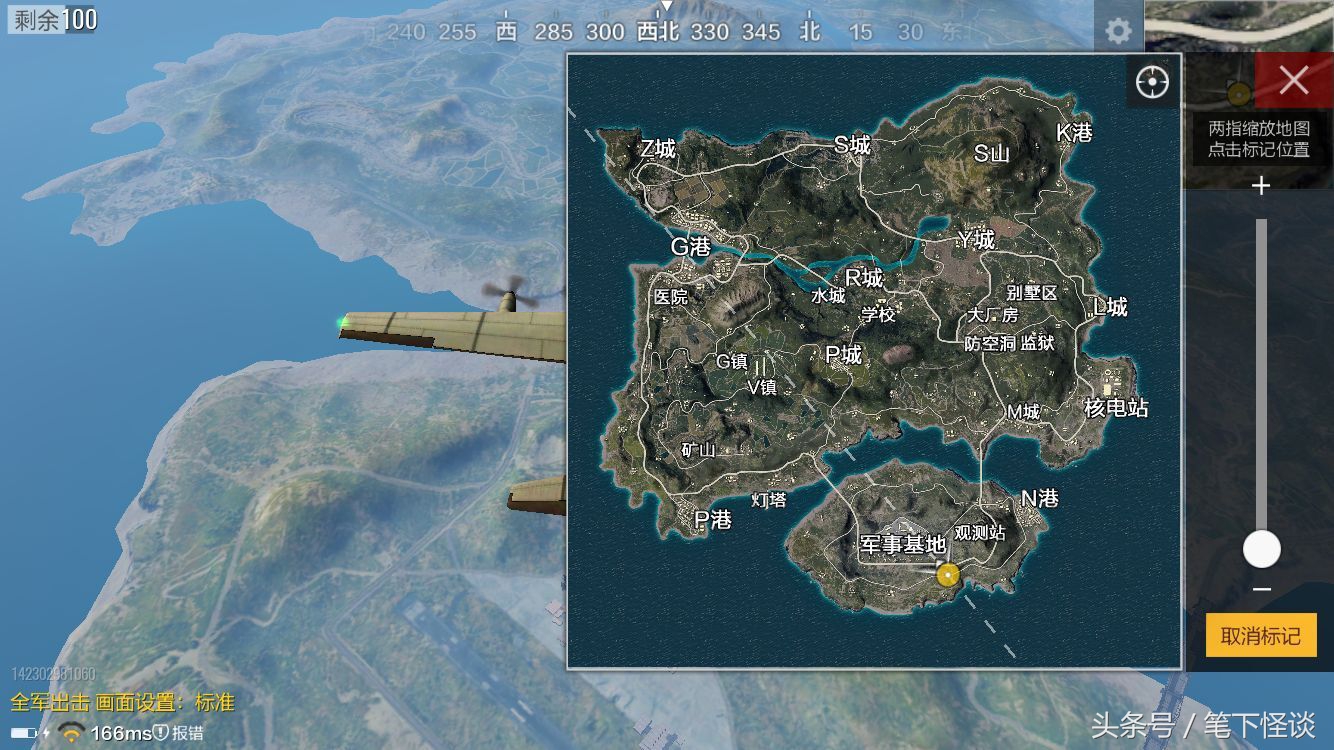This screenshot has width=1334, height=750.
Task: Mark P城 on the map
Action: [x=843, y=354]
